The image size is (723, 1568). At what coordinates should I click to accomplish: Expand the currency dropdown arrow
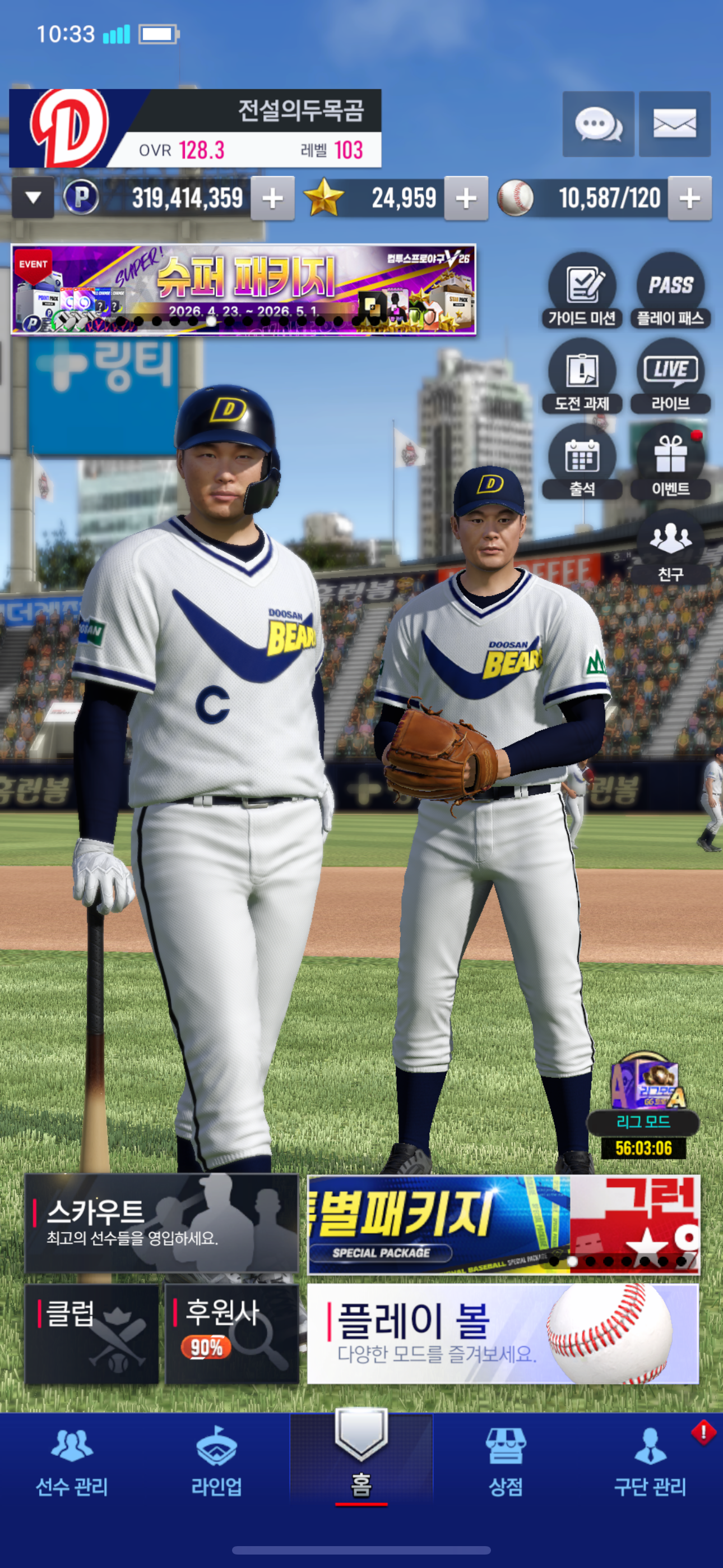[x=34, y=197]
